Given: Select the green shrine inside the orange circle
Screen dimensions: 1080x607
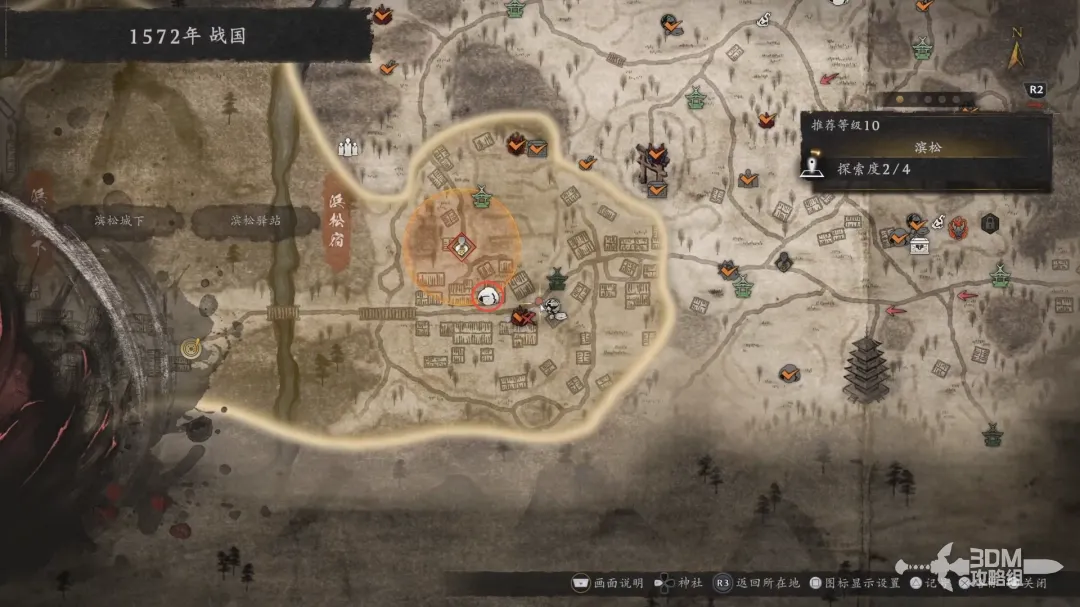Looking at the screenshot, I should (482, 197).
